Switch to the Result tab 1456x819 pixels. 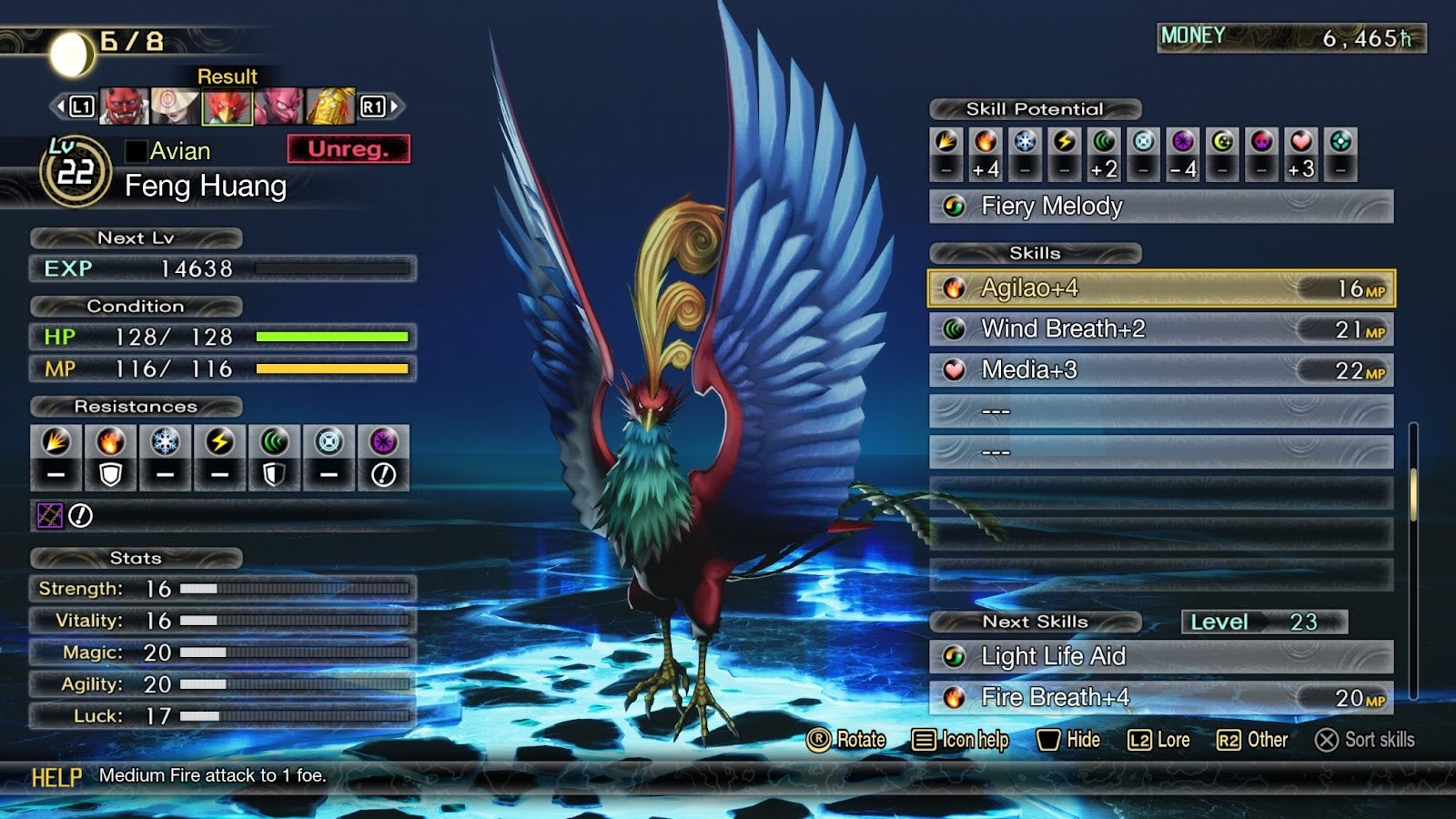pos(227,76)
